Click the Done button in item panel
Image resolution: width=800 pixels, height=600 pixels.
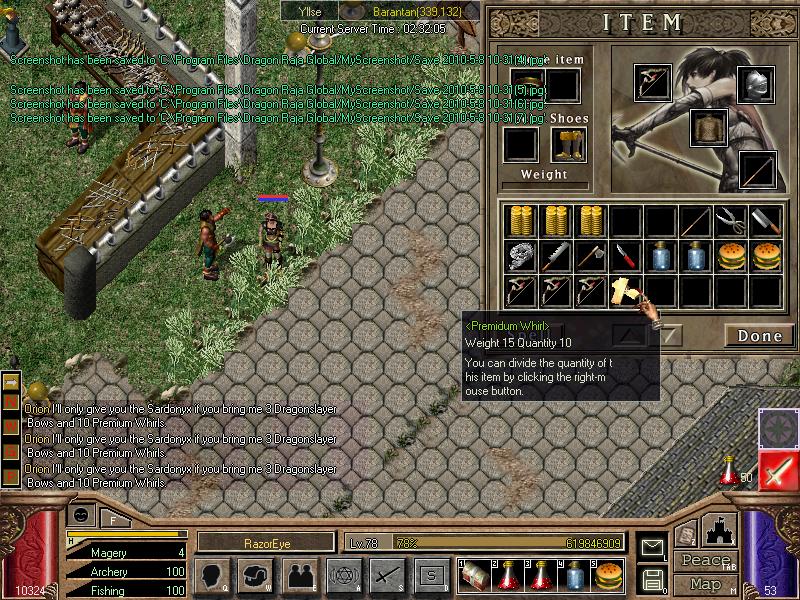coord(759,336)
